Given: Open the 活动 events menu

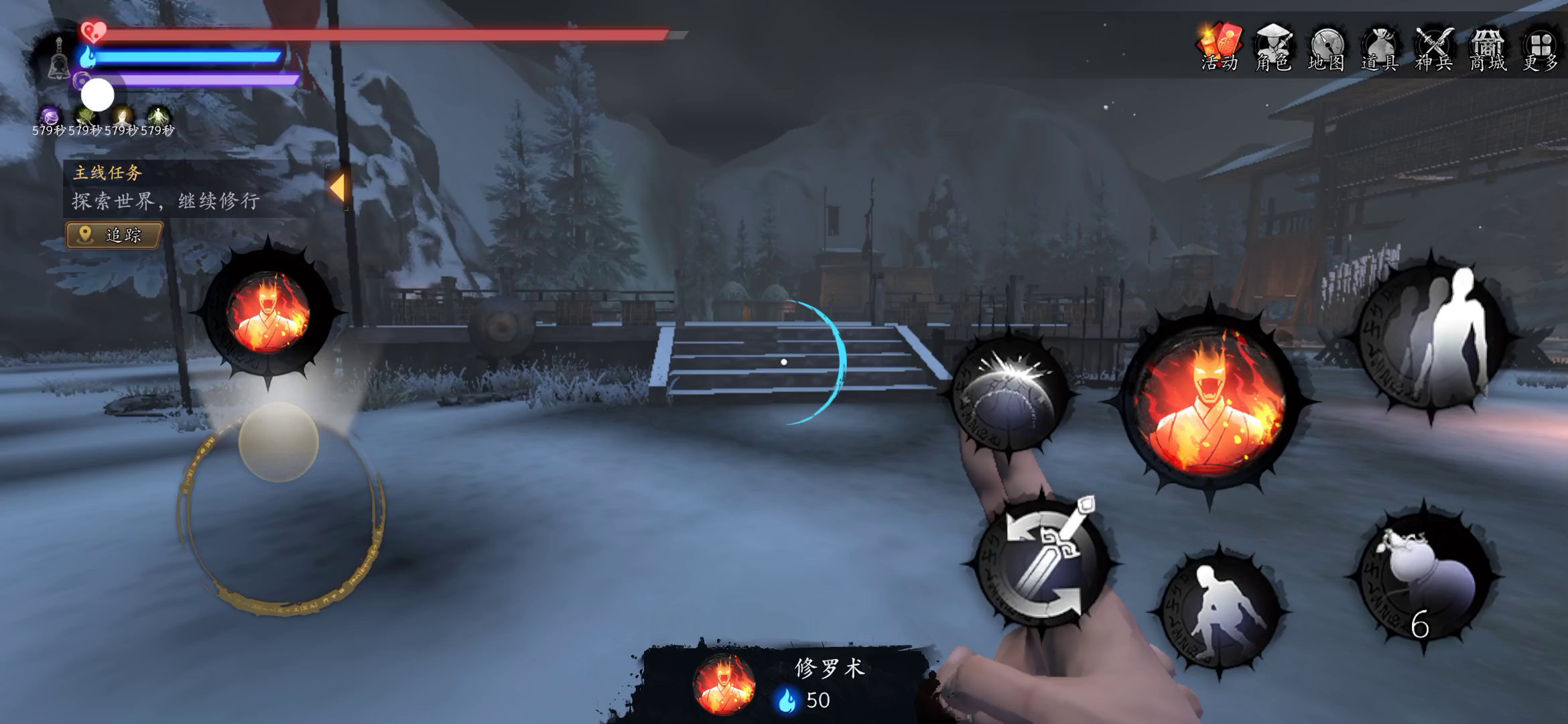Looking at the screenshot, I should pos(1220,47).
